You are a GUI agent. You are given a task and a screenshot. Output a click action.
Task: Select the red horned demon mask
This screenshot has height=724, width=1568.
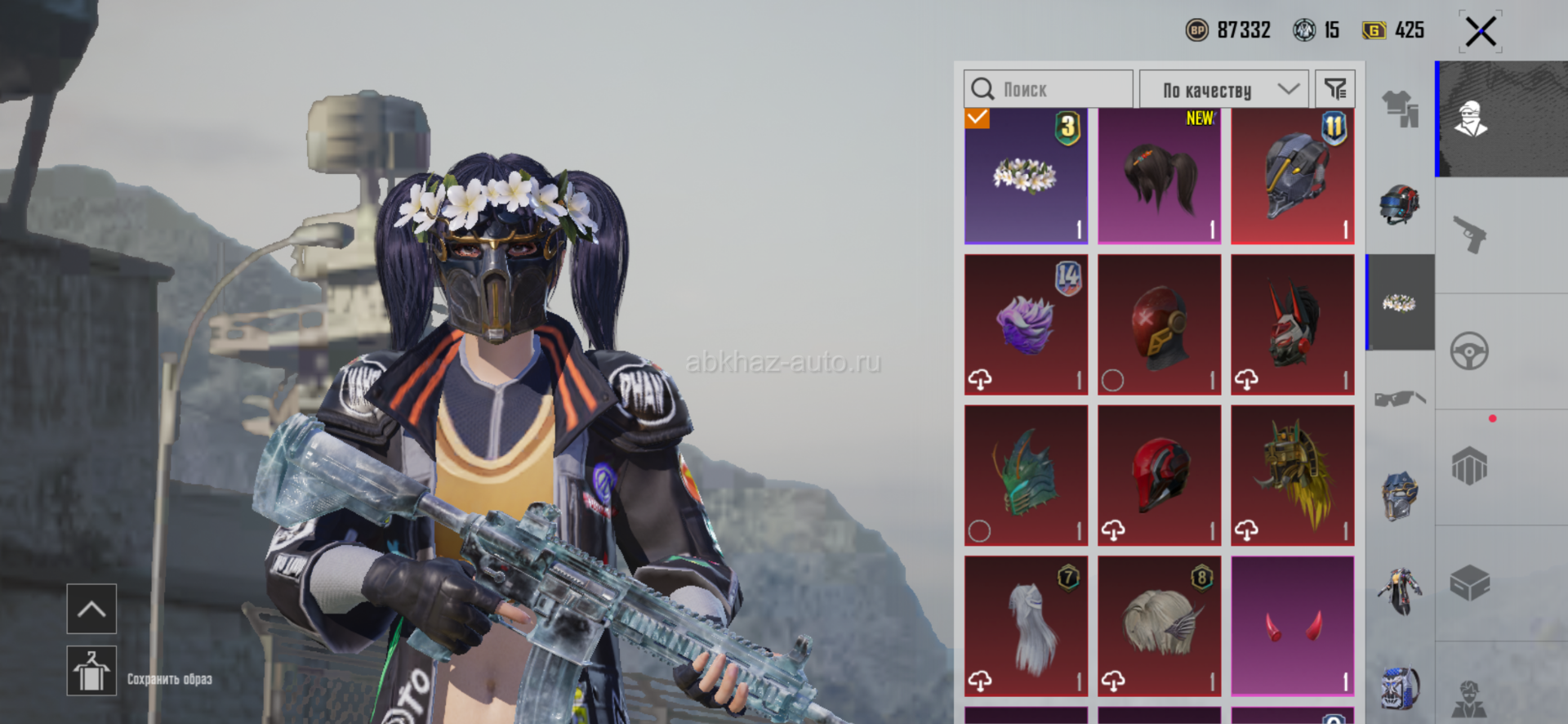click(1292, 324)
